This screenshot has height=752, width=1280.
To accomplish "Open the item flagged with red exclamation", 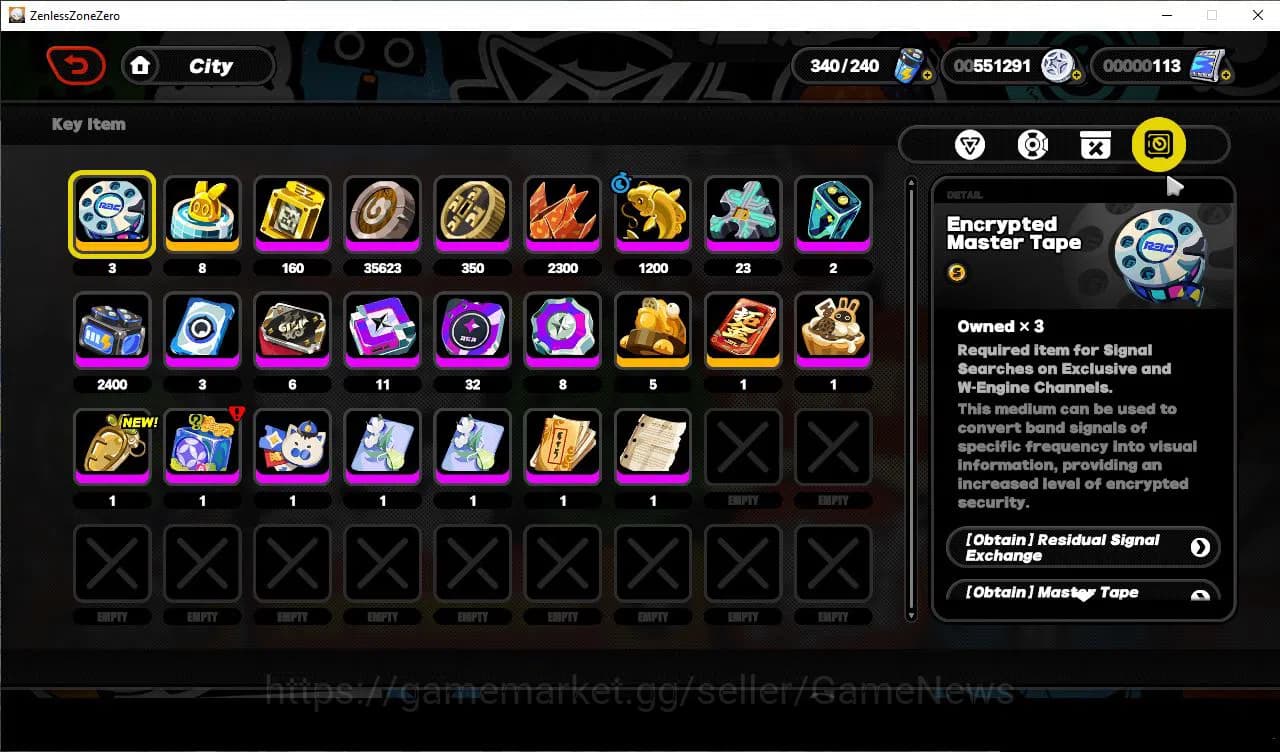I will (x=202, y=447).
